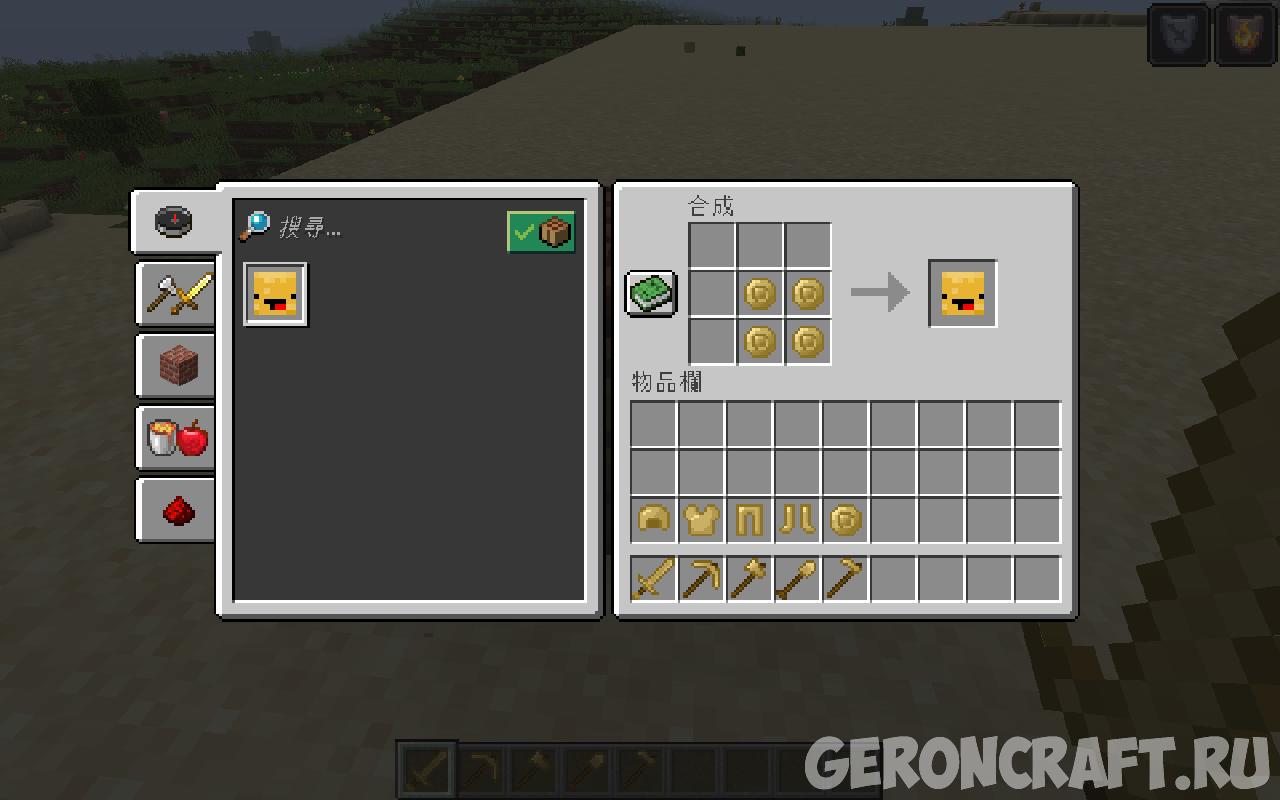Open the sword and axe tools tab
This screenshot has width=1280, height=800.
[x=177, y=294]
